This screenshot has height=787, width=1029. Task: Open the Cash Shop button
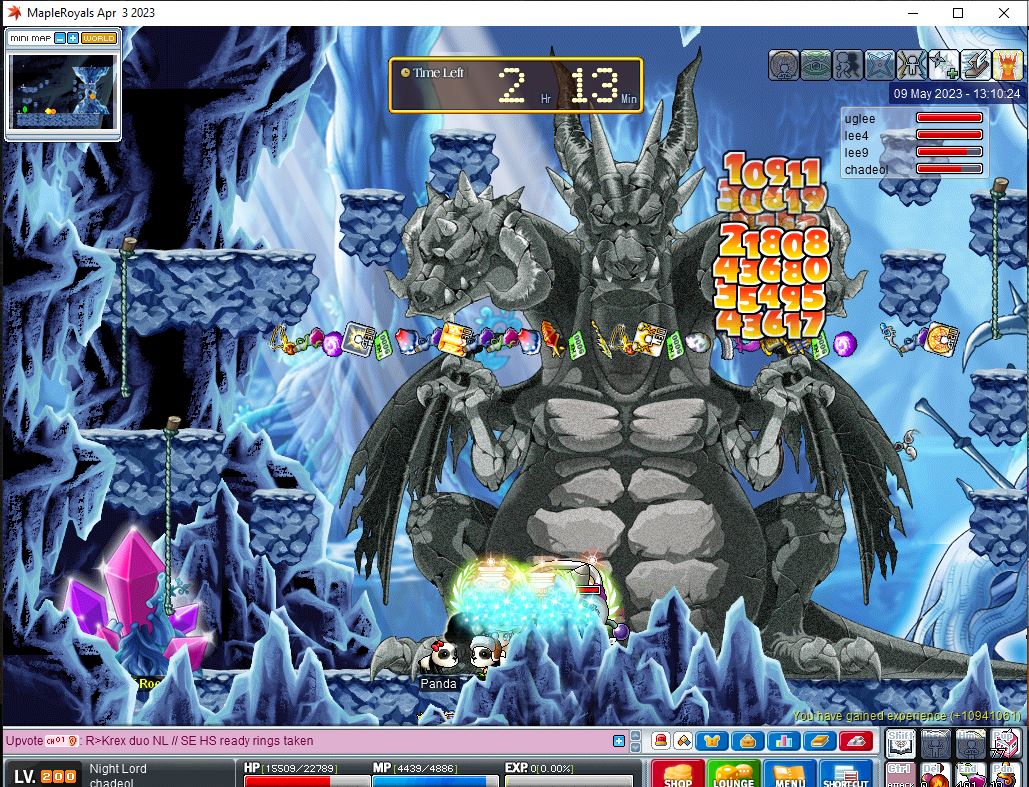coord(678,774)
